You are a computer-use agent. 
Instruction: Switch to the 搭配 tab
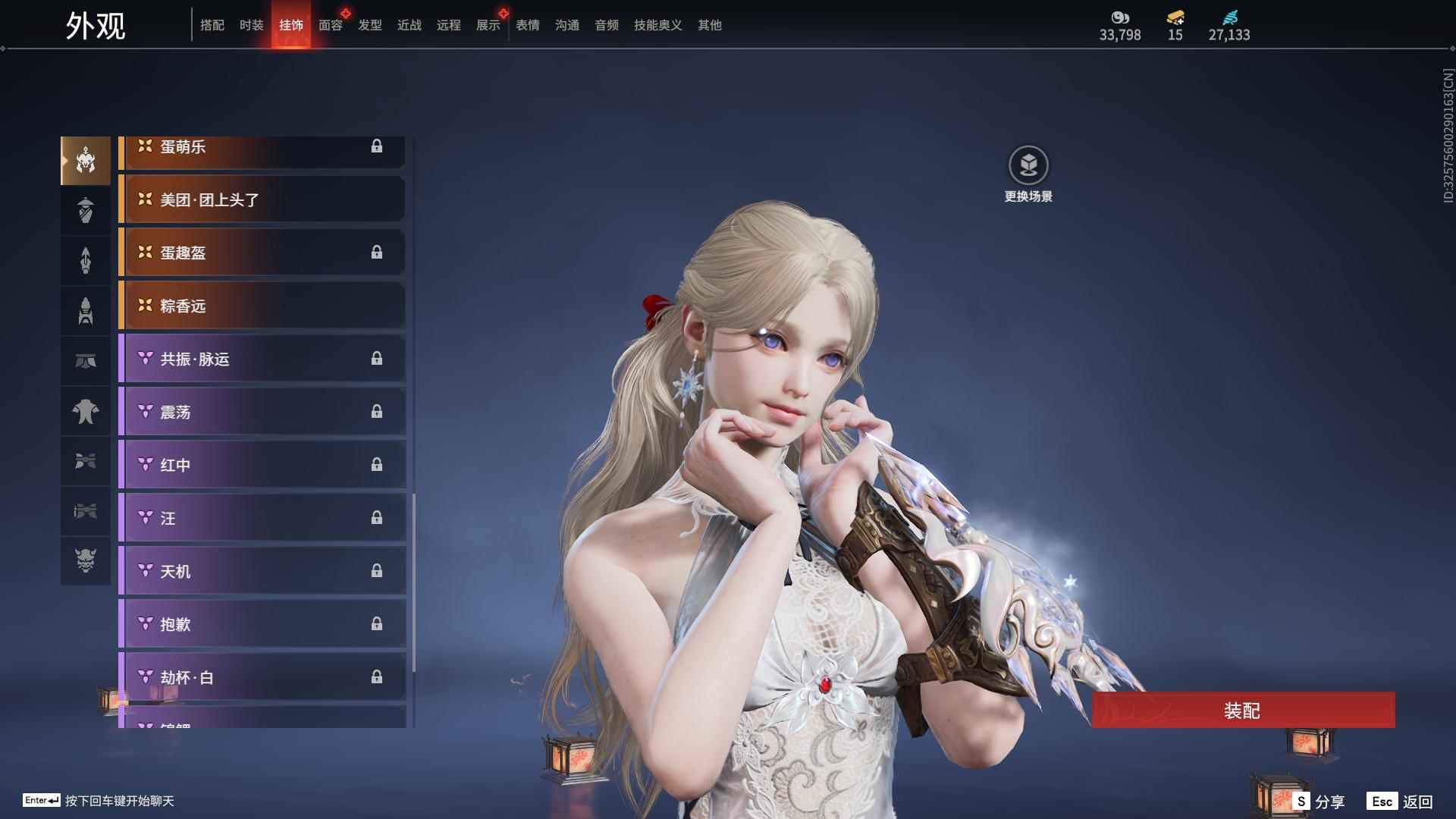pos(212,25)
